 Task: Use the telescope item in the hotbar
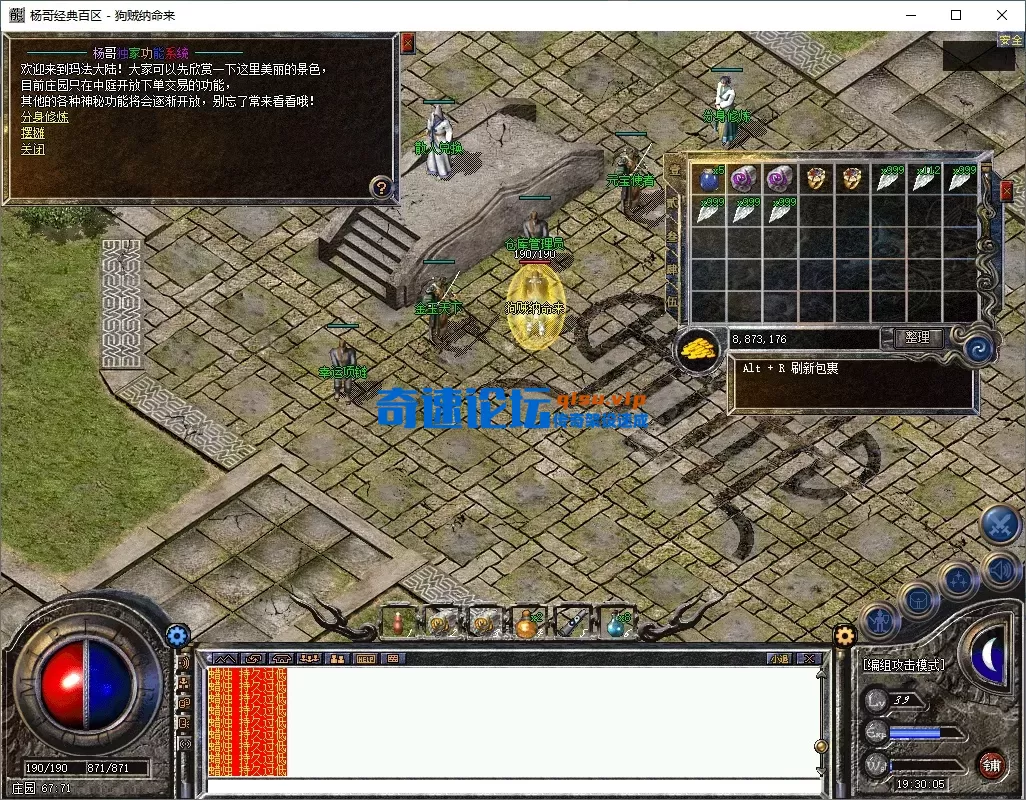tap(572, 622)
